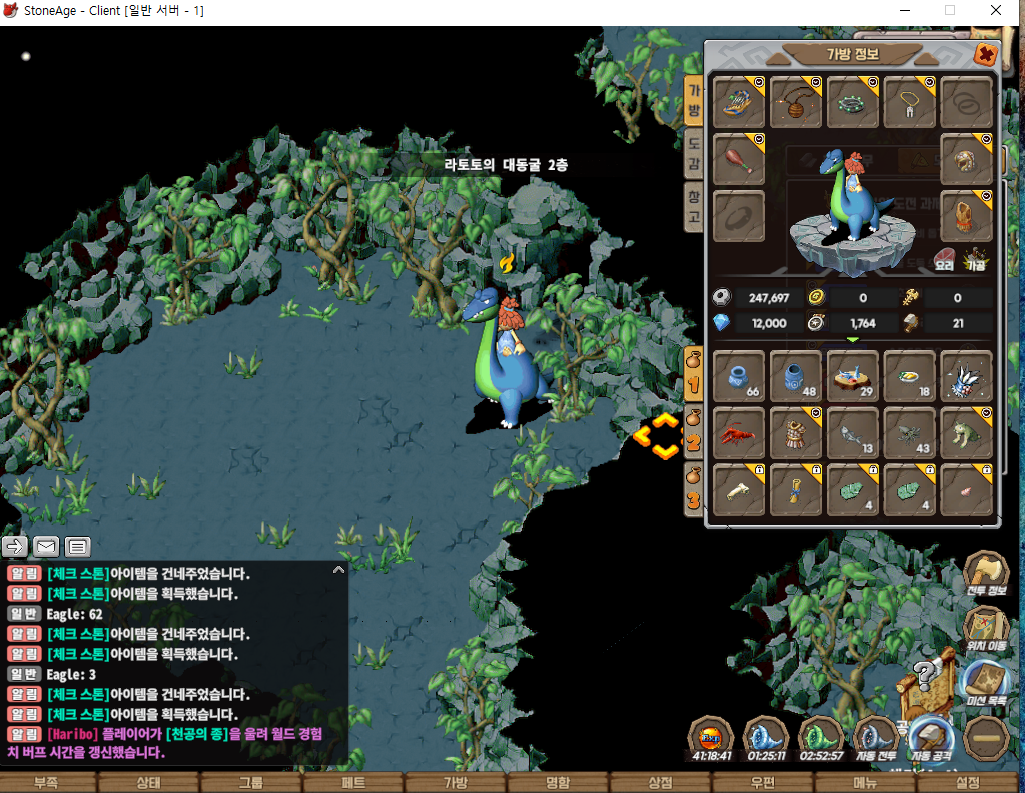
Task: Select the equipped meat drumstick slot
Action: coord(740,158)
